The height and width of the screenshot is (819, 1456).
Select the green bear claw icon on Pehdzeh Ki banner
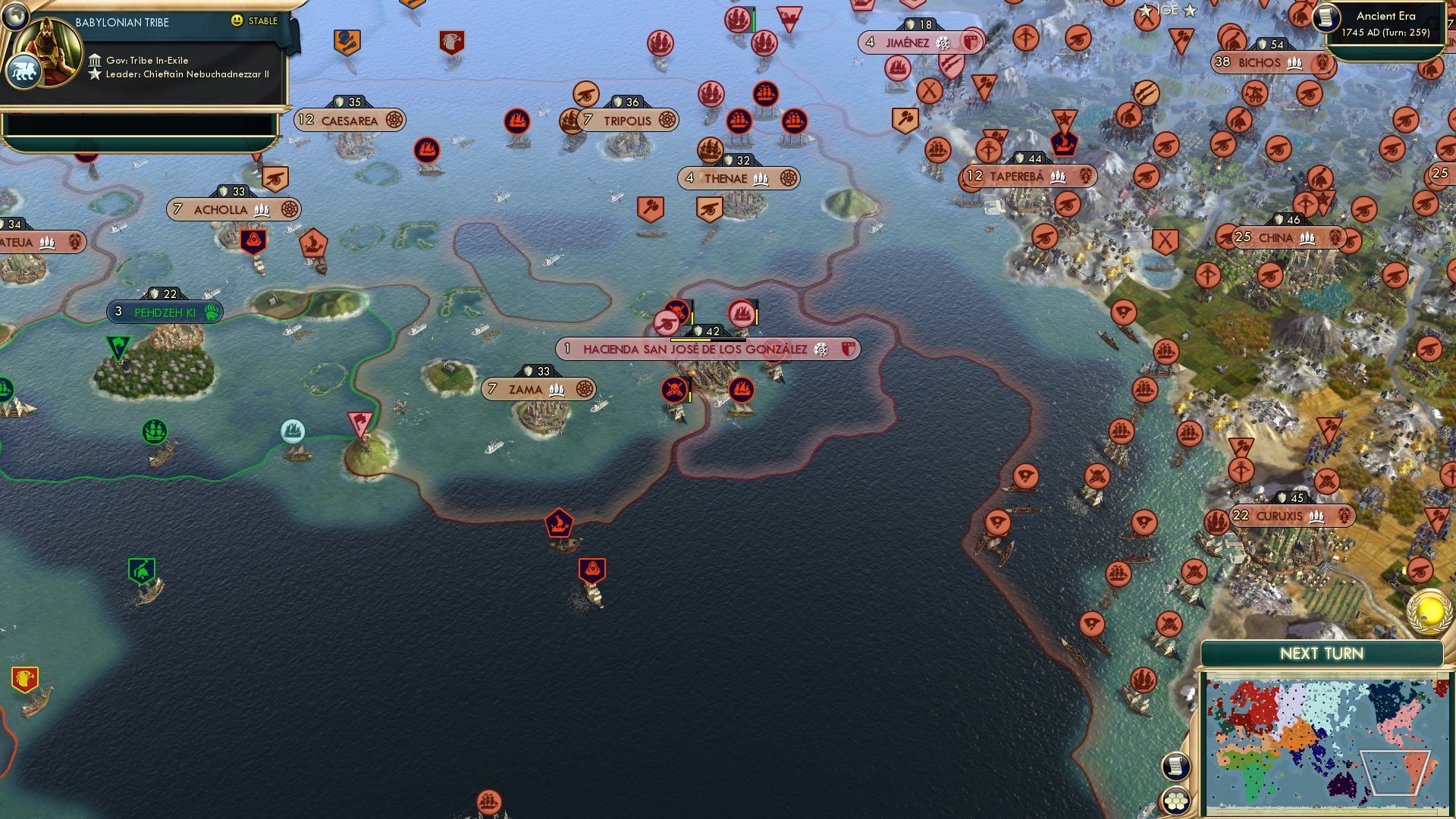click(210, 311)
